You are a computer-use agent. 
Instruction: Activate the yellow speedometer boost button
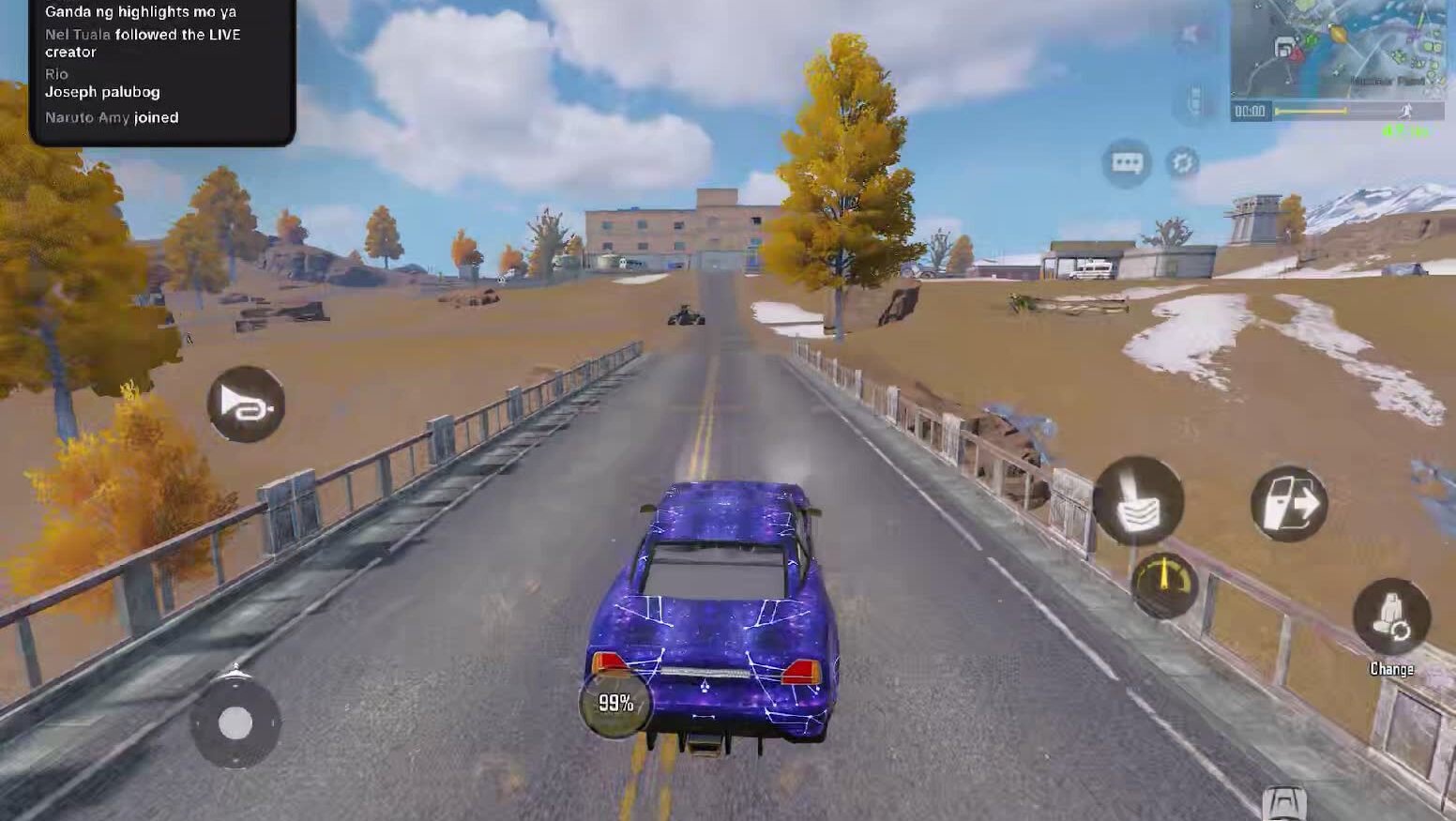(x=1164, y=584)
